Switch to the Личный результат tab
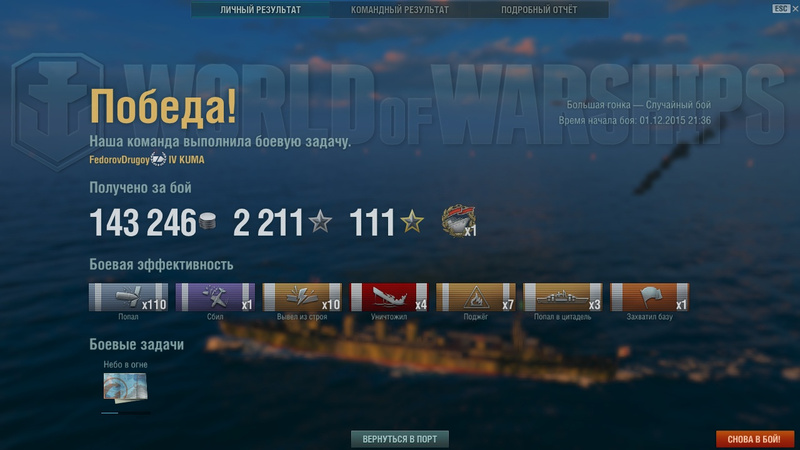Screen dimensions: 800x450 pos(260,10)
